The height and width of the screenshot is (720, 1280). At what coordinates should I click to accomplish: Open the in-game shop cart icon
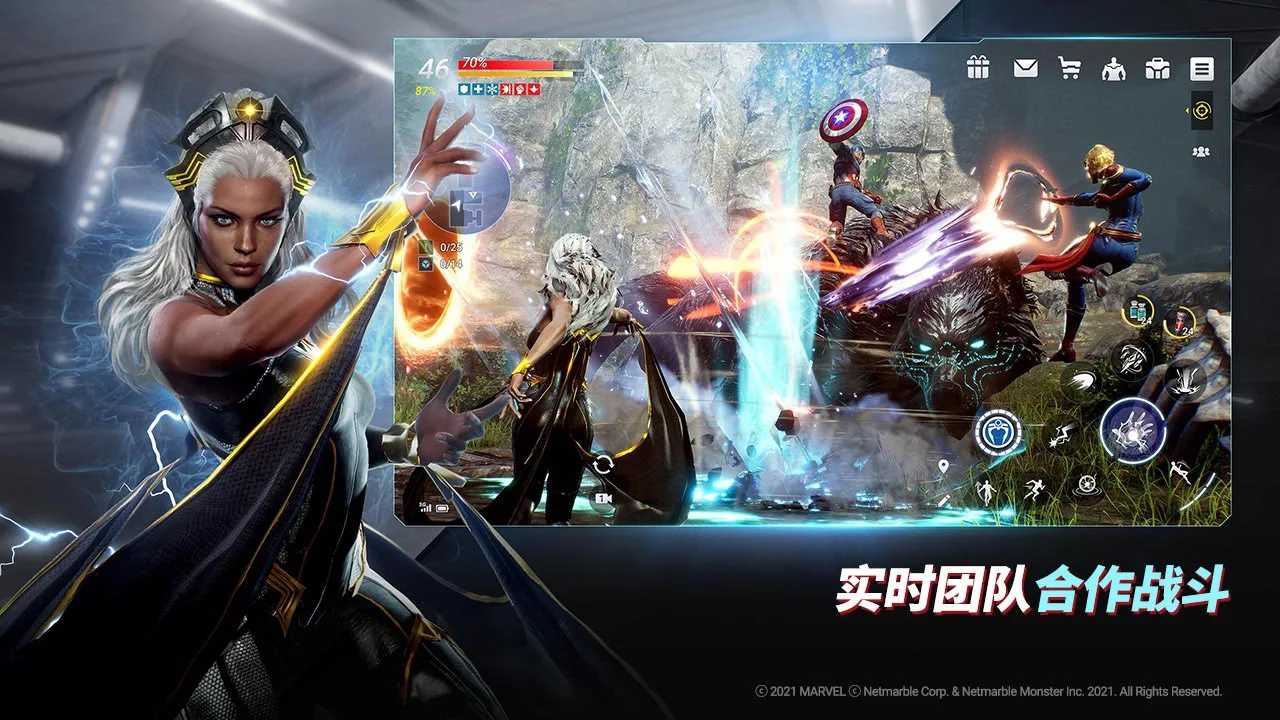click(x=1069, y=68)
